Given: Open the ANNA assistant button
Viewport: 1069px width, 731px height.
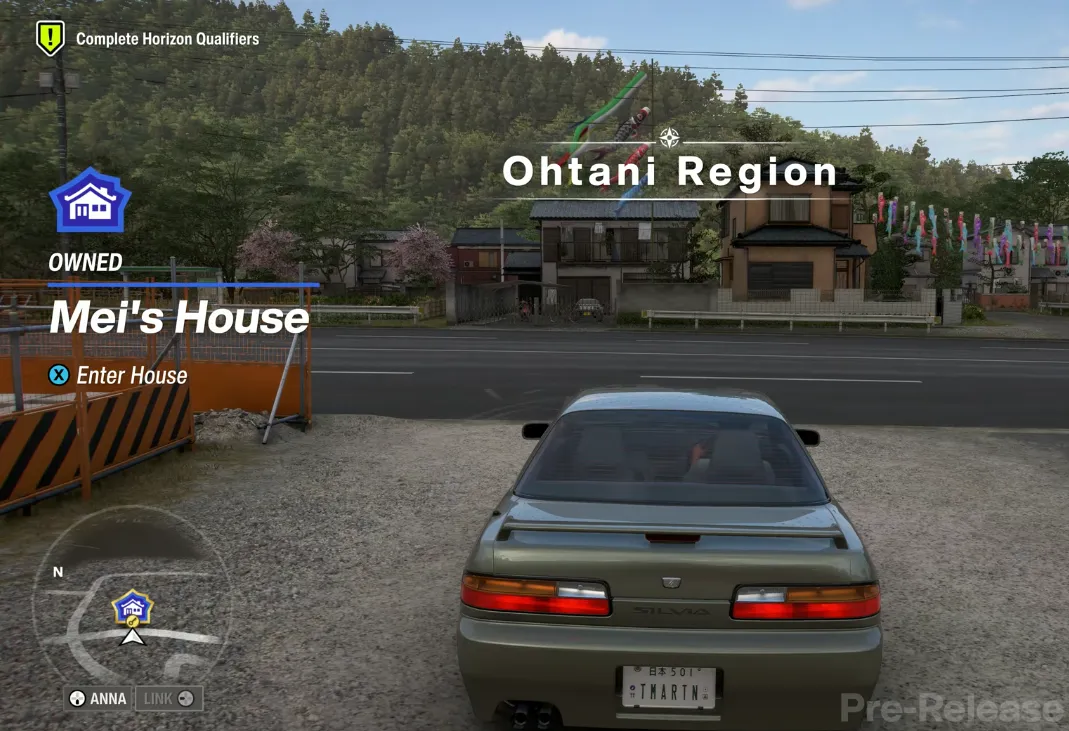Looking at the screenshot, I should 98,698.
